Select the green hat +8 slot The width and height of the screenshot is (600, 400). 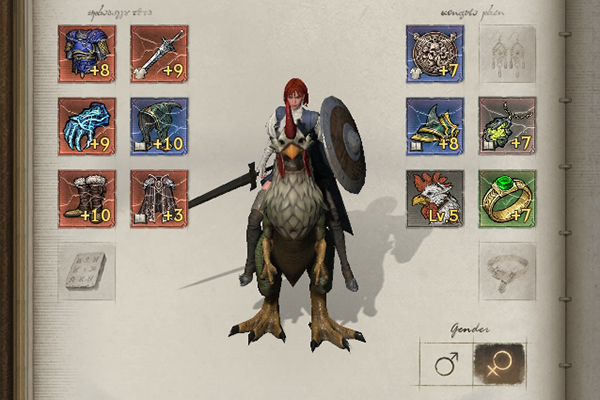pos(435,126)
